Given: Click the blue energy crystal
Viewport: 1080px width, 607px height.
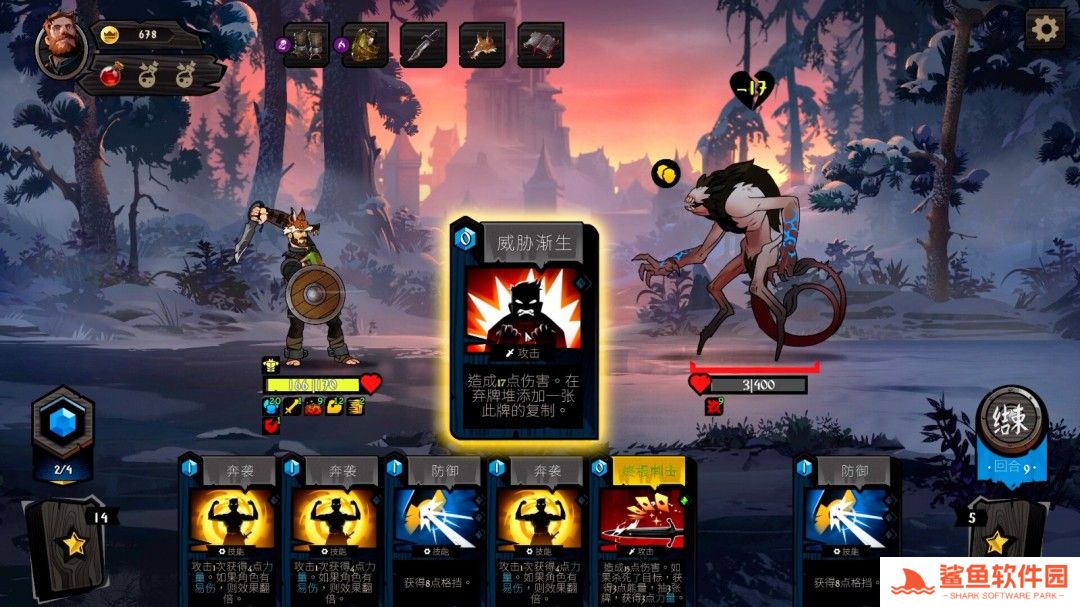Looking at the screenshot, I should tap(63, 422).
